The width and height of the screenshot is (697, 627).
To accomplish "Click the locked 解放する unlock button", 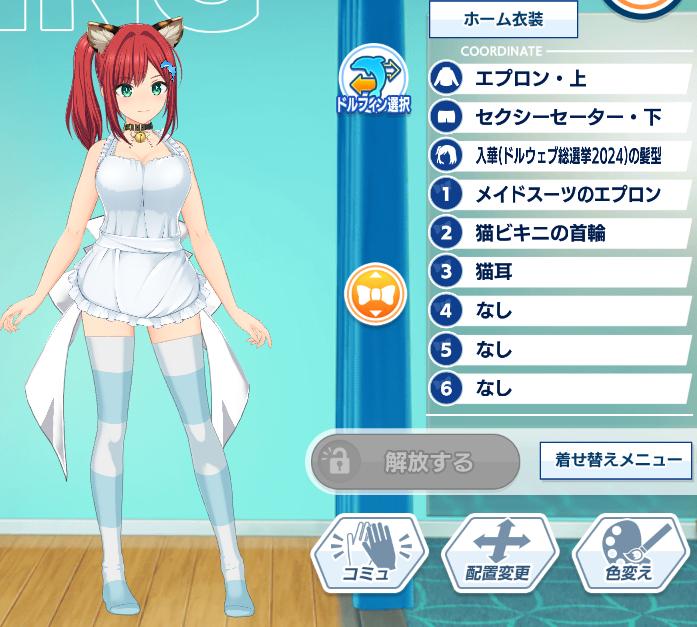I will pos(413,462).
